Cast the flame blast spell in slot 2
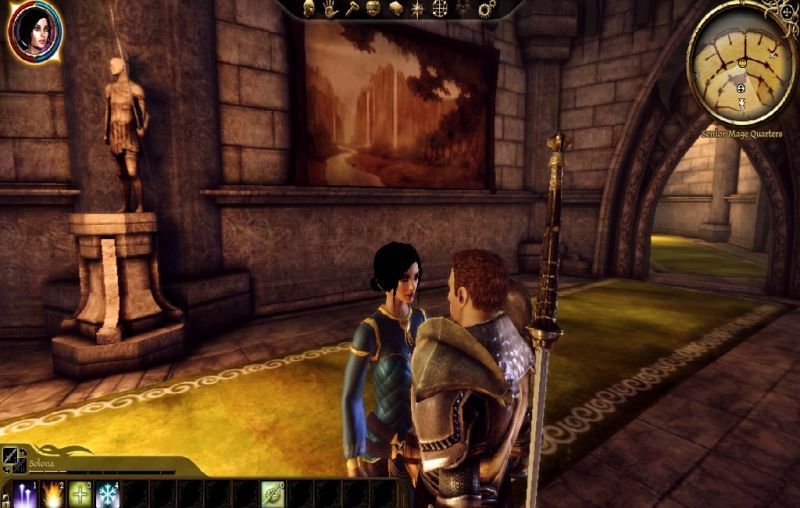 pyautogui.click(x=53, y=494)
